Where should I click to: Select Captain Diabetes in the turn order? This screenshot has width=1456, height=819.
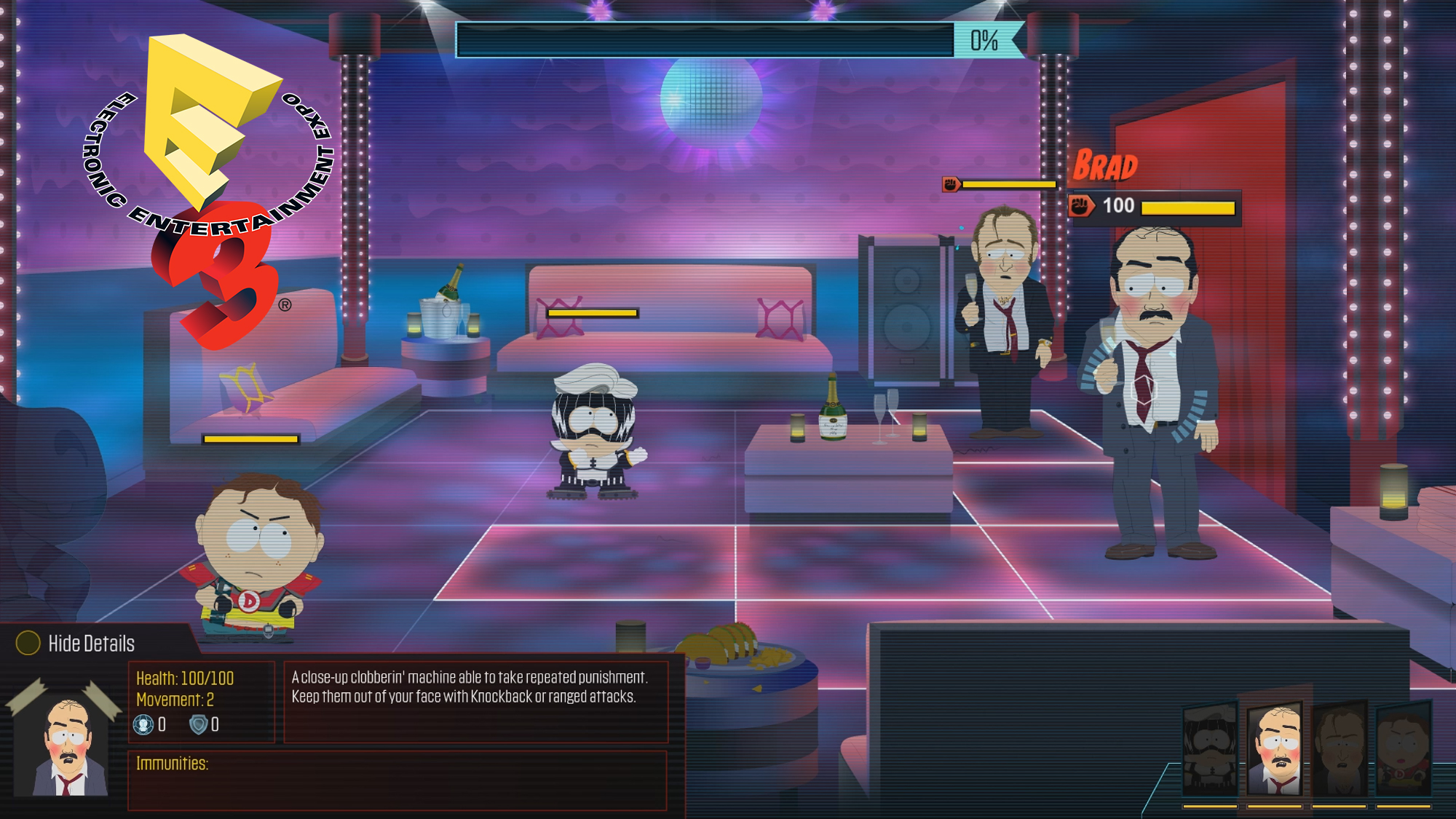click(x=1404, y=750)
